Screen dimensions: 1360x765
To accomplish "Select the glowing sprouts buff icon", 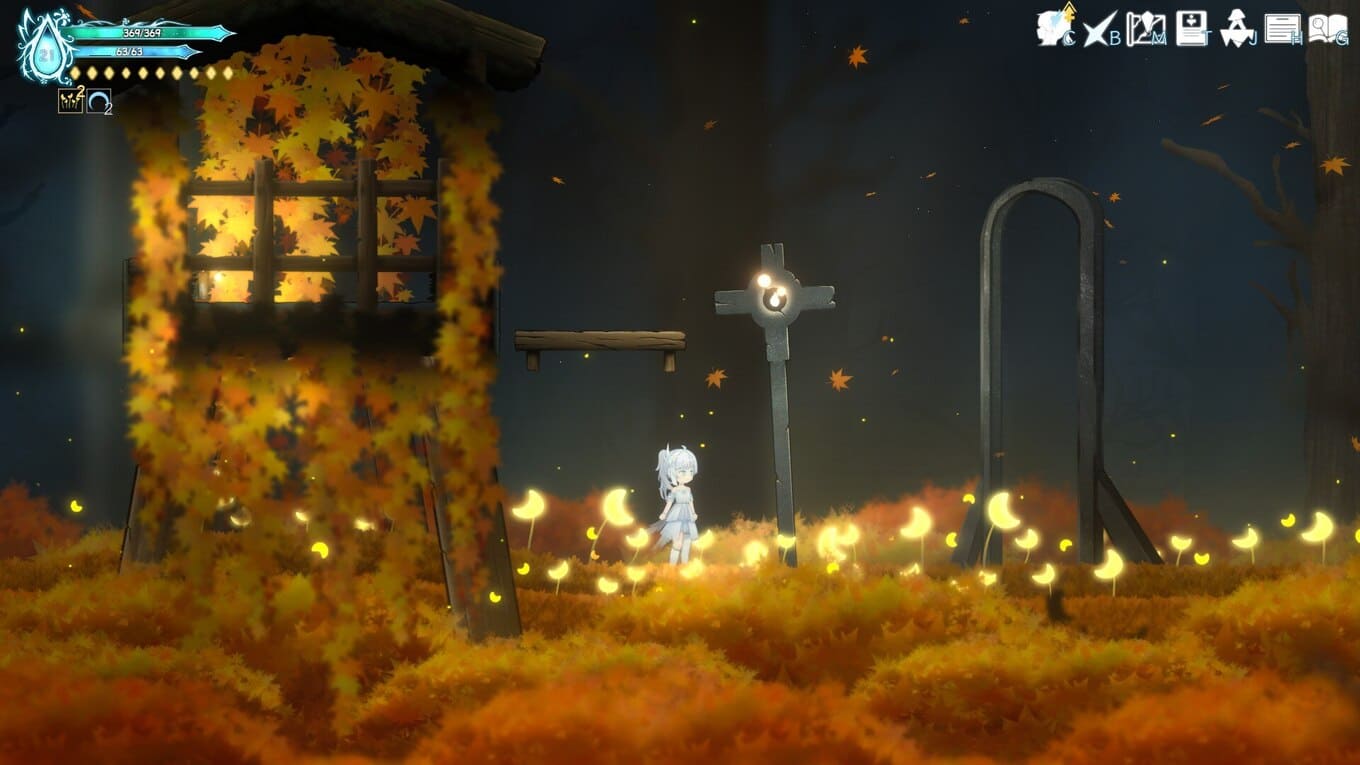I will click(70, 100).
